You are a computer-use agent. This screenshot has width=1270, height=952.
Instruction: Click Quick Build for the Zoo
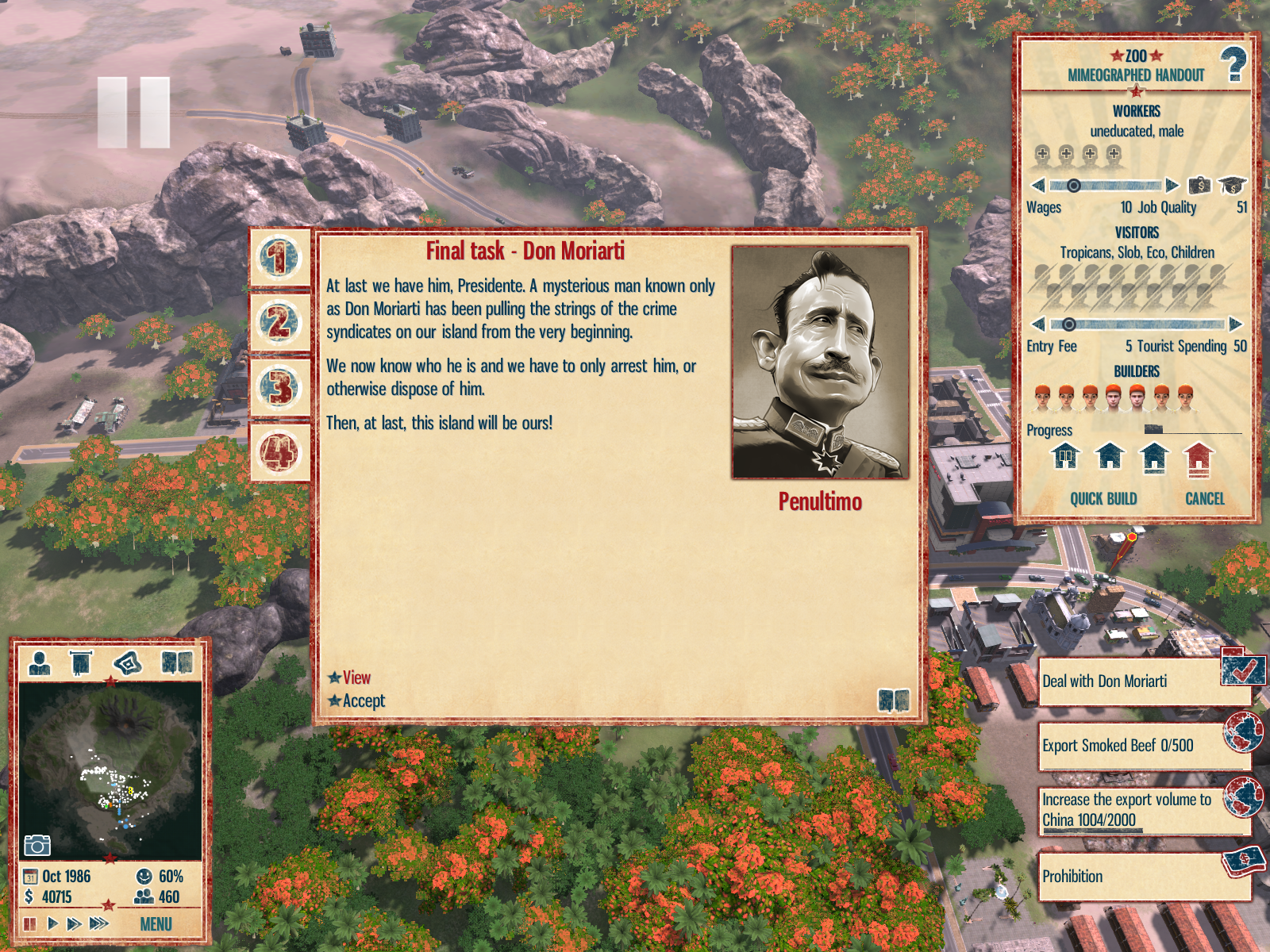coord(1103,499)
